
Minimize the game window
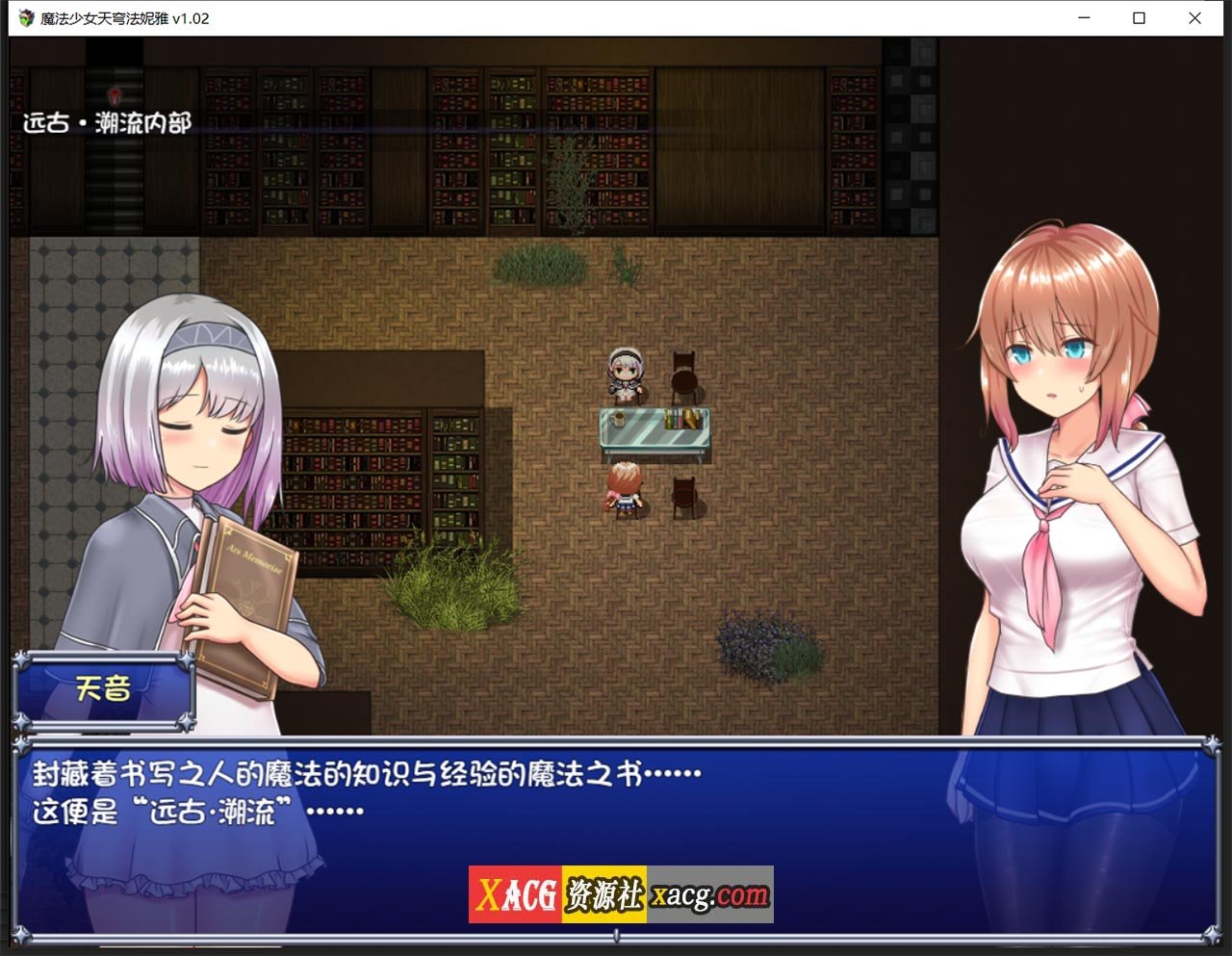pyautogui.click(x=1082, y=18)
